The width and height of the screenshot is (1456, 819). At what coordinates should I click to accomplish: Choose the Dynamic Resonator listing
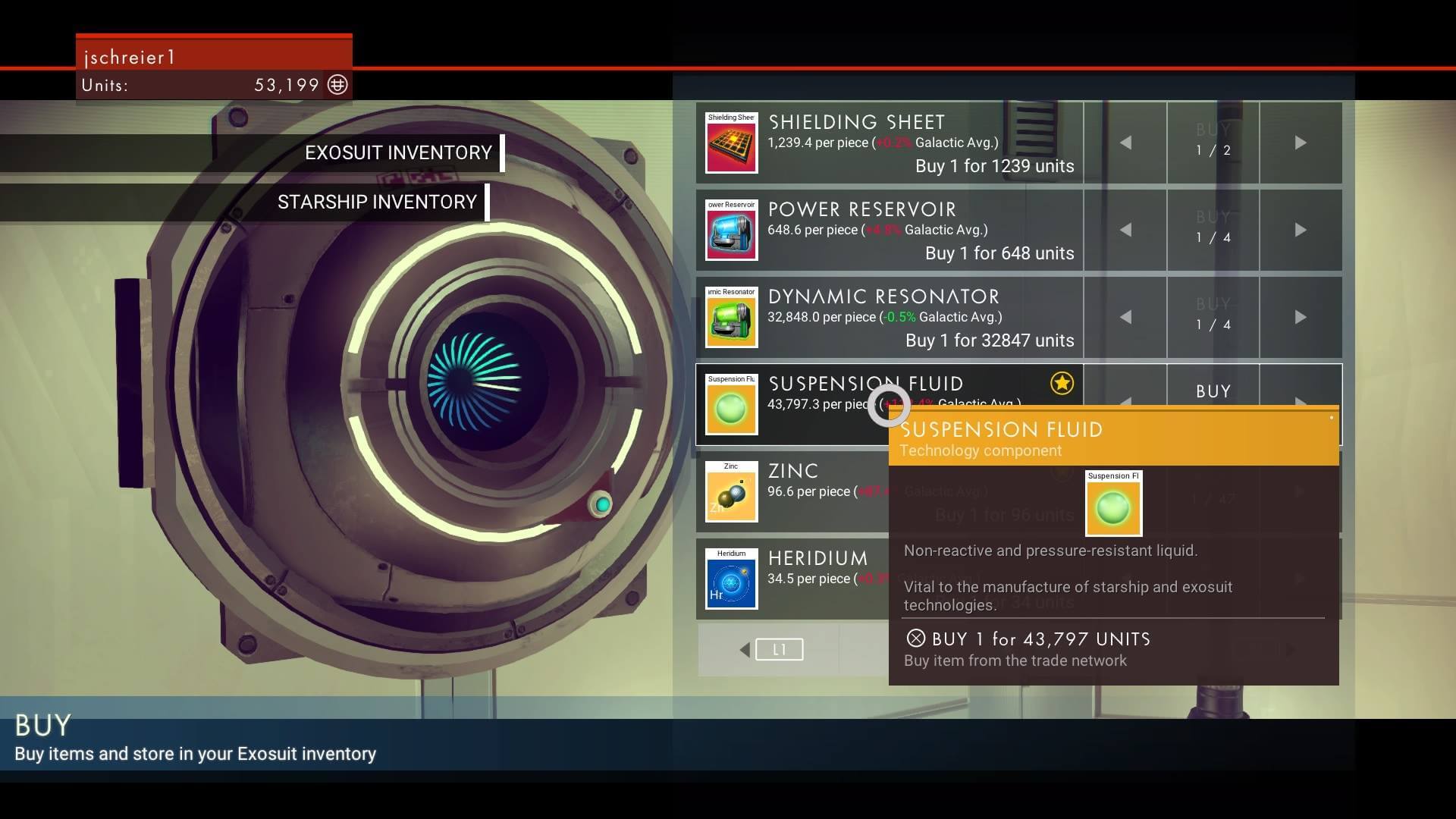click(889, 318)
